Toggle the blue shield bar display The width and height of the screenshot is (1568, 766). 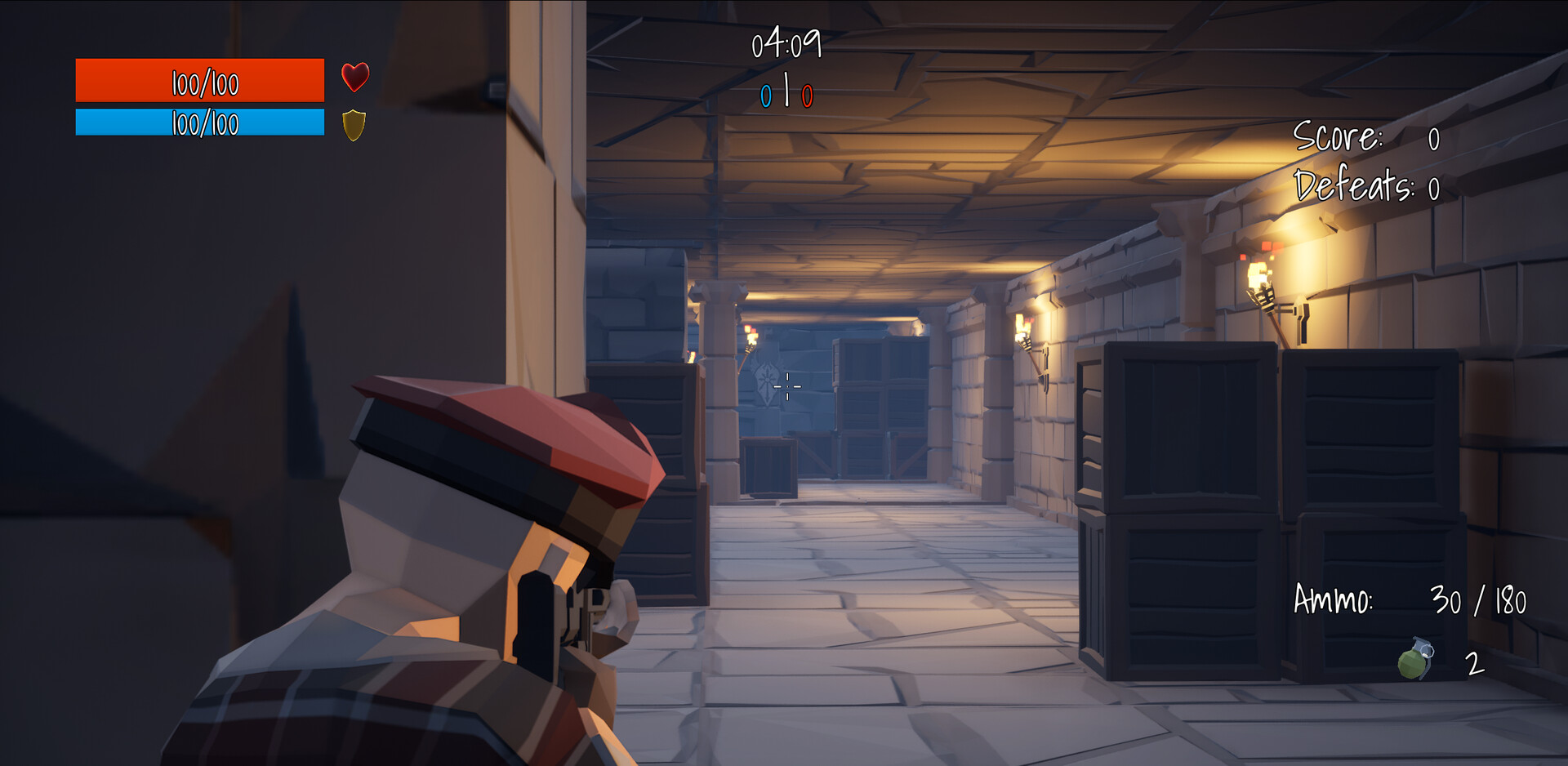(200, 124)
